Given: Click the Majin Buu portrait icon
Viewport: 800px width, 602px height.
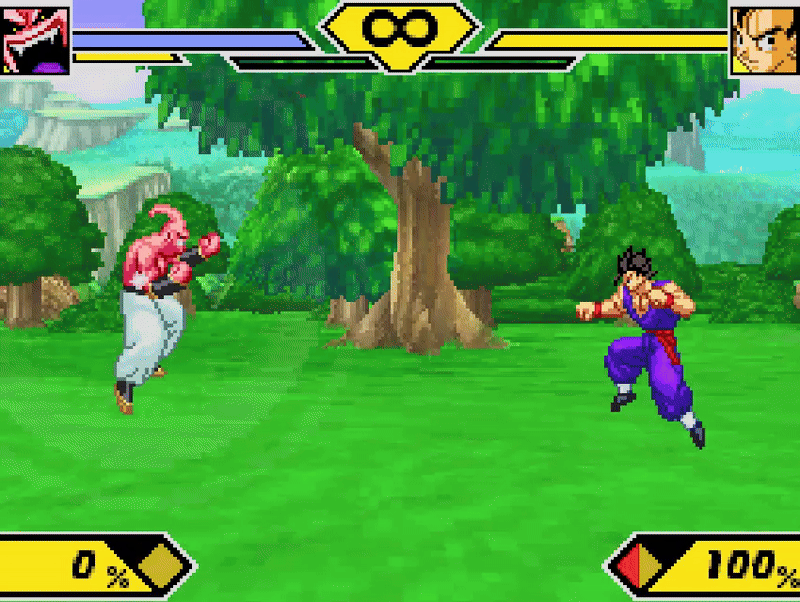Looking at the screenshot, I should tap(35, 40).
